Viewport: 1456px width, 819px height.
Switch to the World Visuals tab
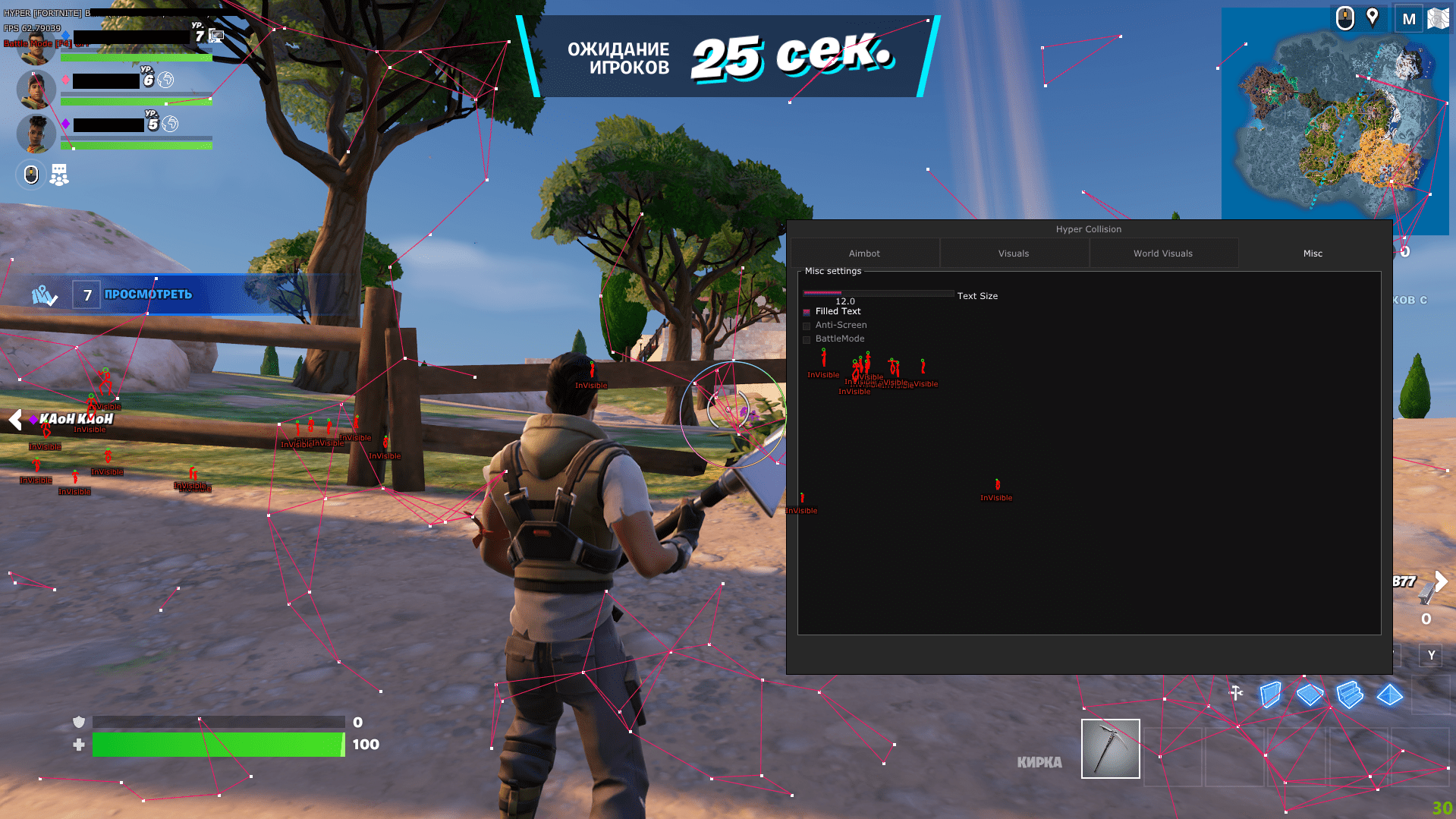click(1163, 253)
